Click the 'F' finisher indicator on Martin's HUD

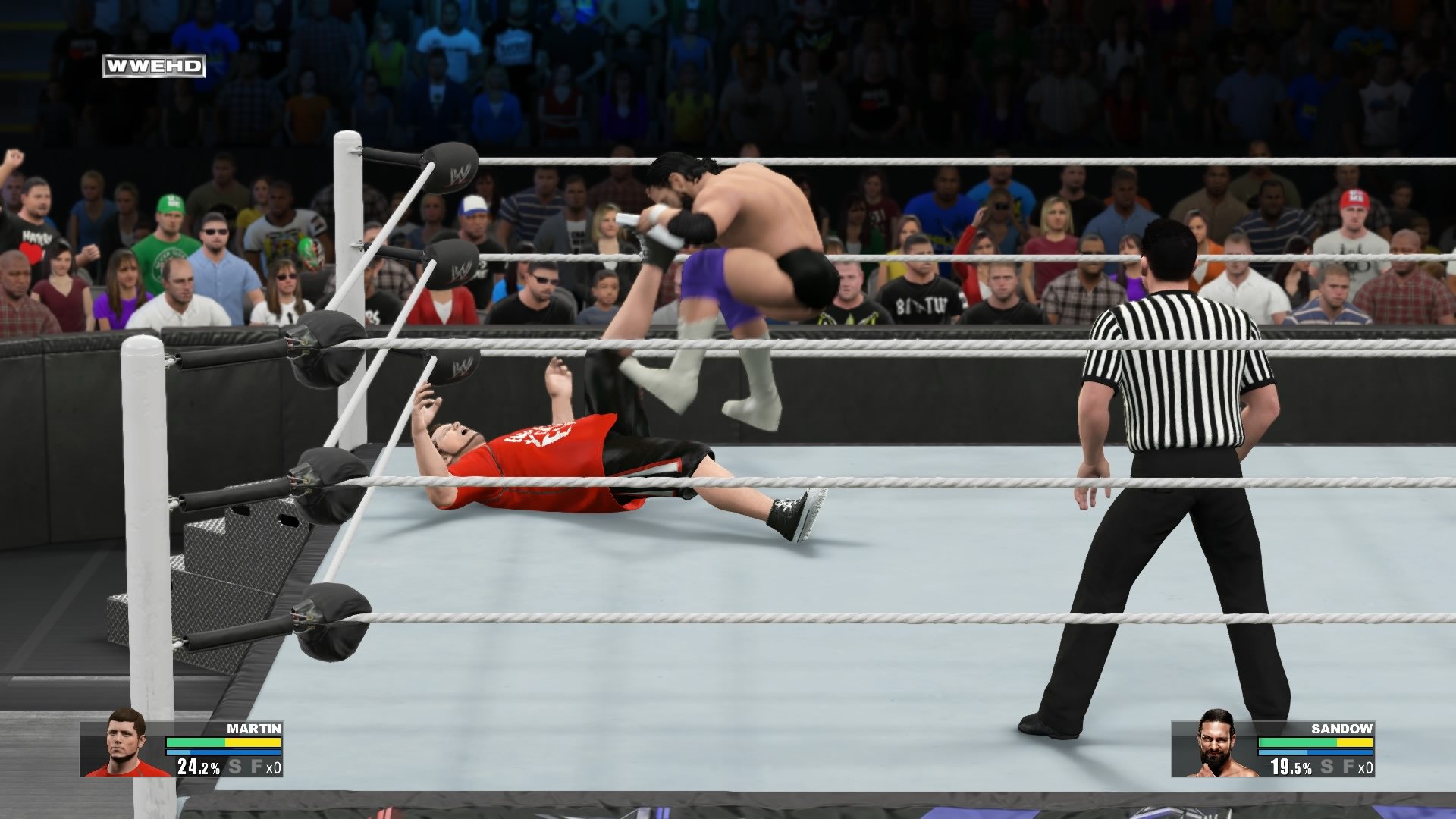point(256,767)
